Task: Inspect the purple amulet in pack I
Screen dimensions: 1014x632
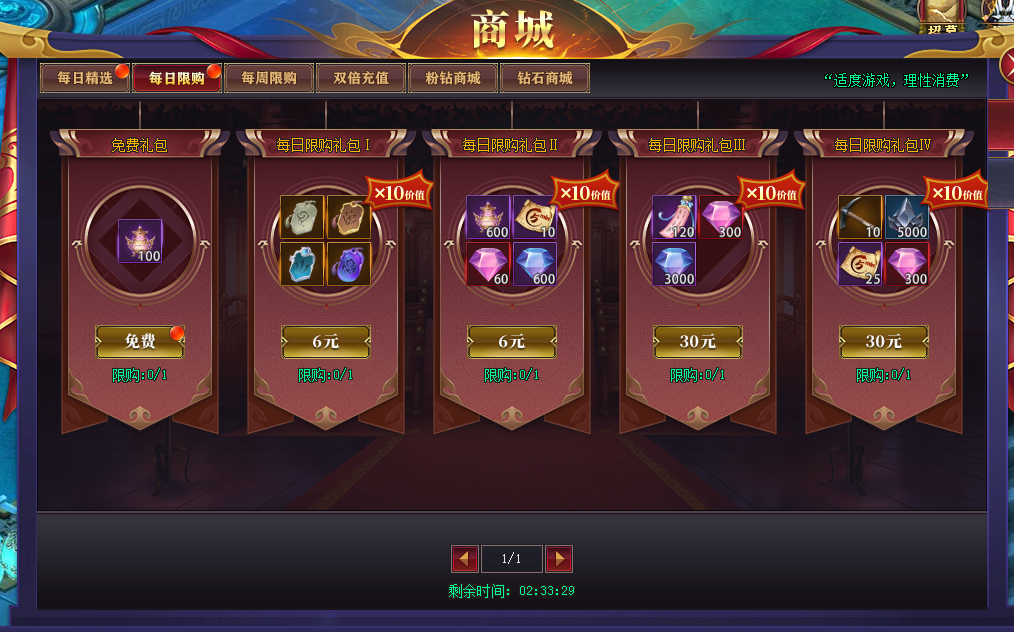Action: [x=349, y=264]
